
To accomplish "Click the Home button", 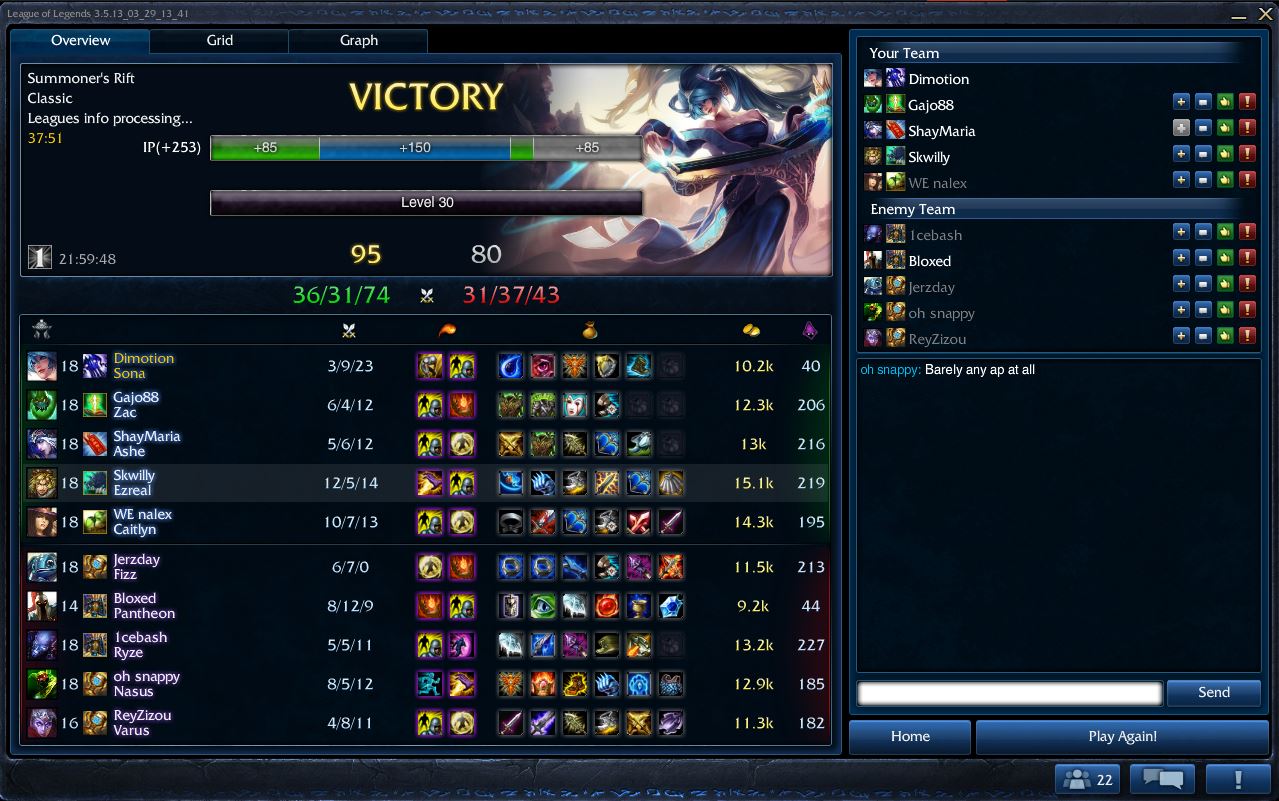I will coord(910,737).
